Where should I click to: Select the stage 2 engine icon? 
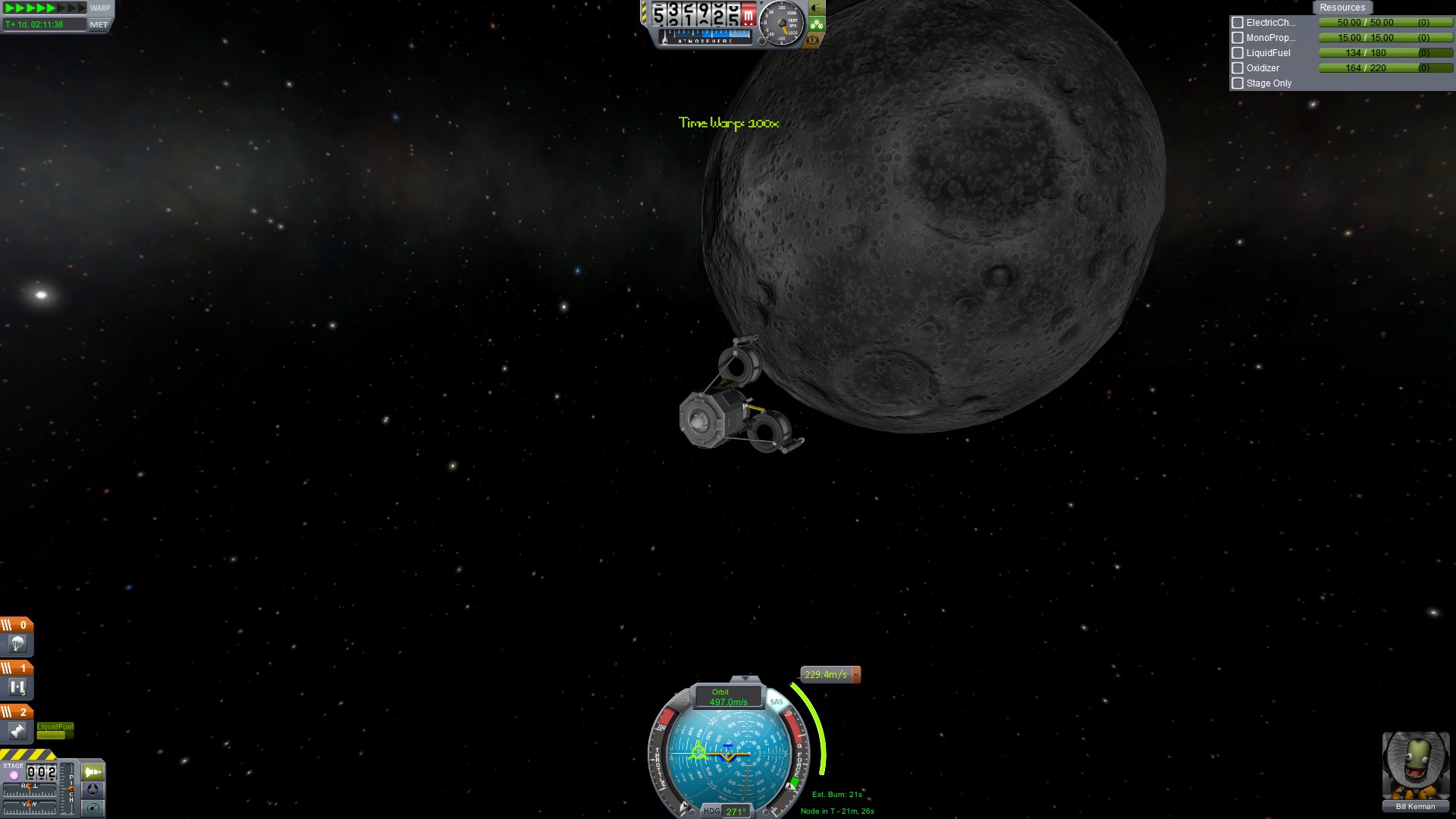pyautogui.click(x=17, y=731)
